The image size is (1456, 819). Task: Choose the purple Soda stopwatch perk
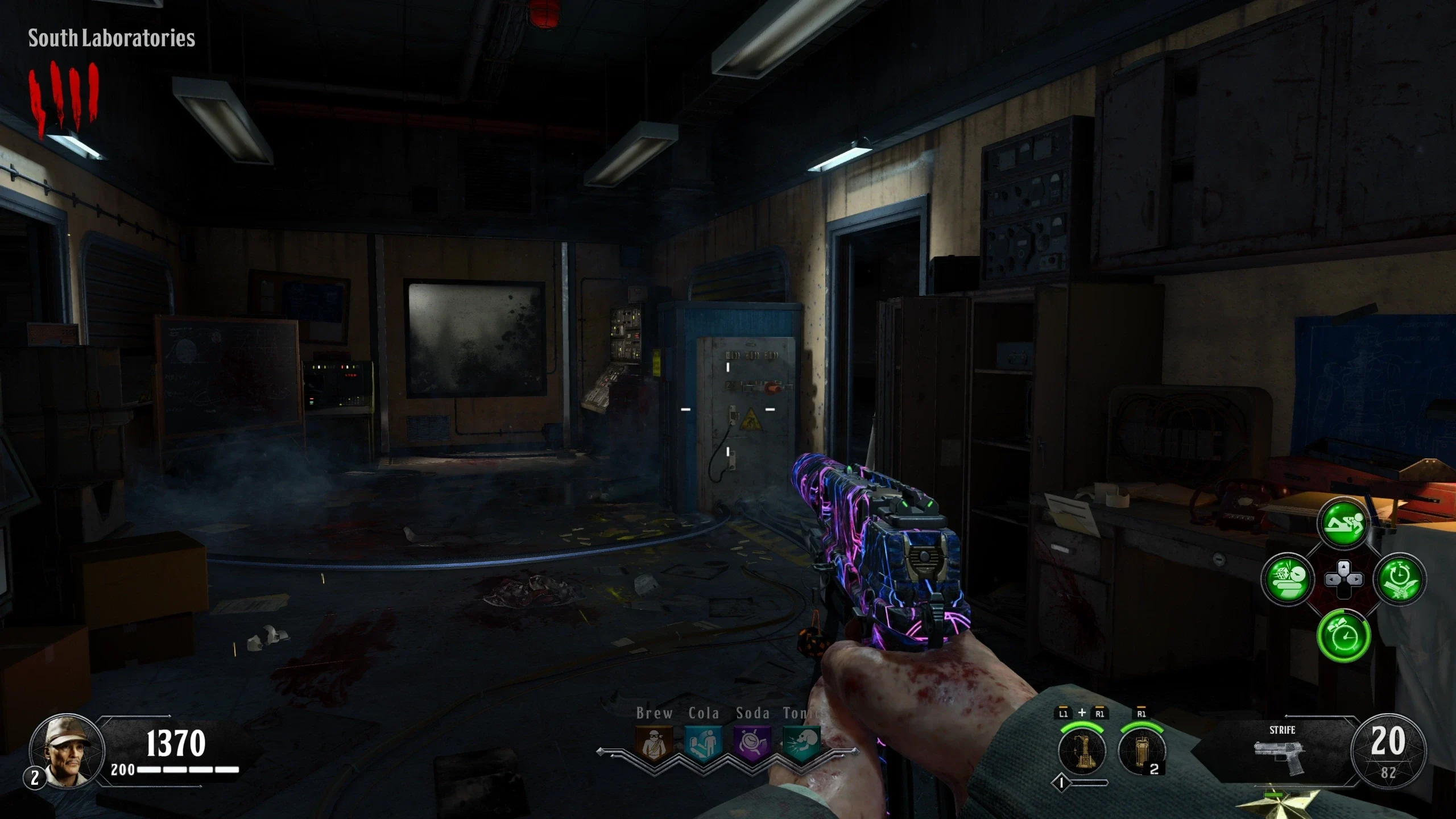pyautogui.click(x=752, y=743)
